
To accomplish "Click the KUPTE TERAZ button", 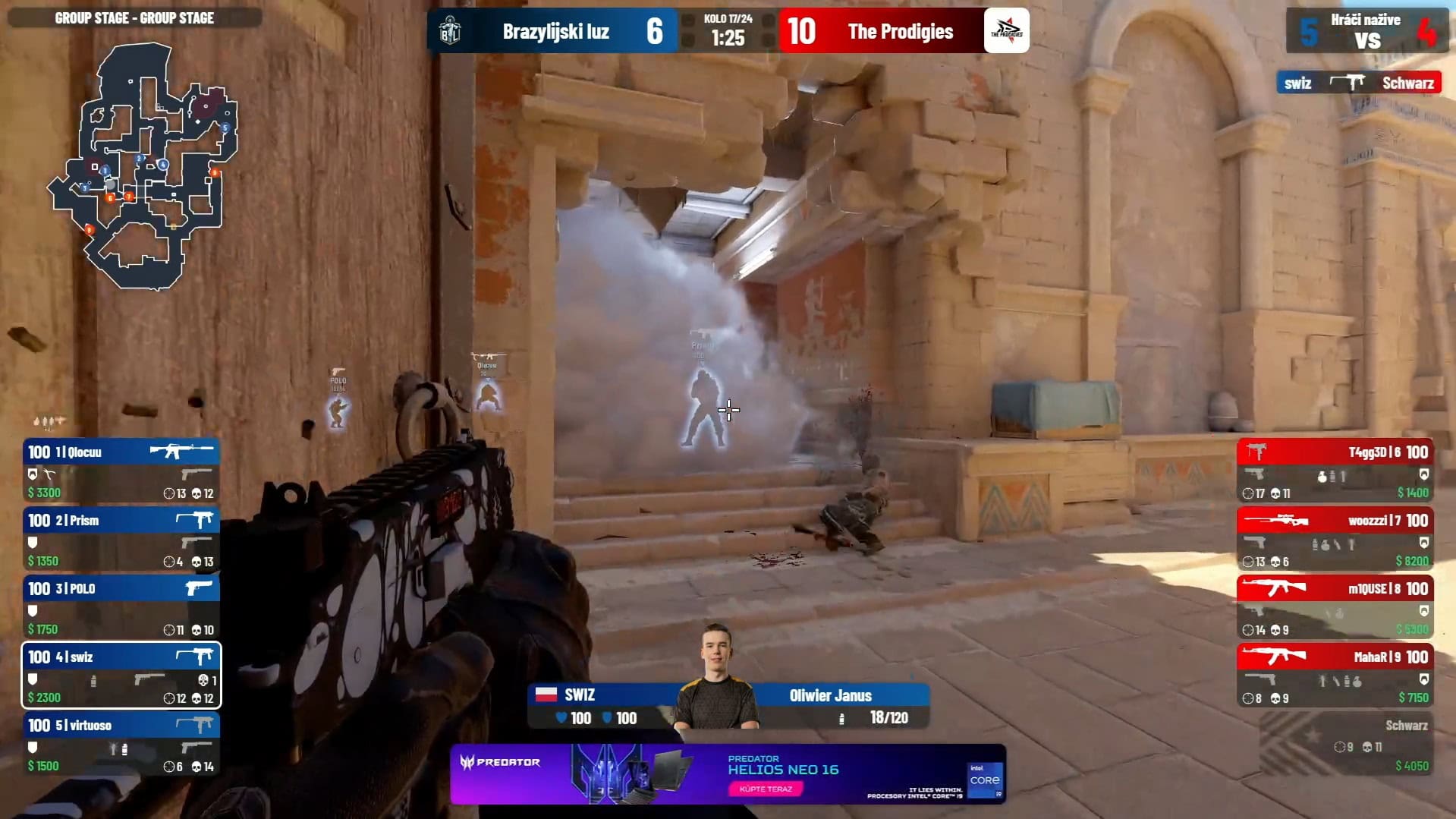I will [765, 789].
